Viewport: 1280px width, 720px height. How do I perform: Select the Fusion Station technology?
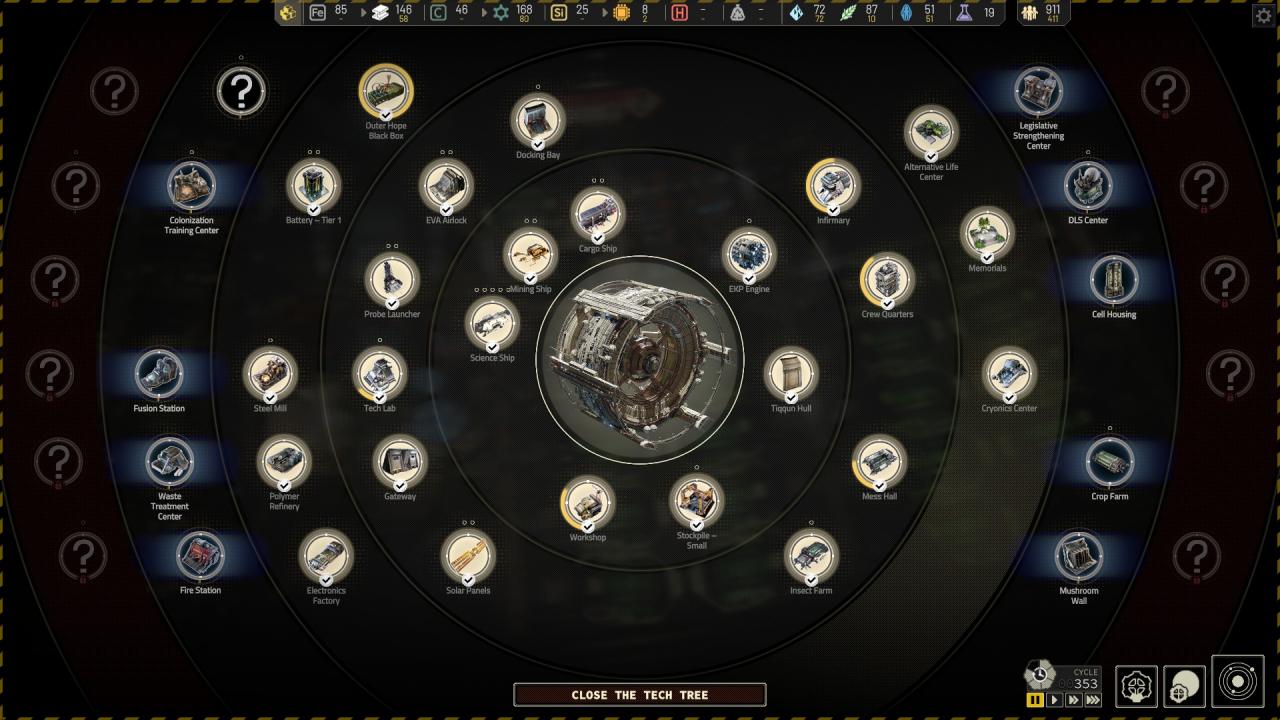(159, 374)
